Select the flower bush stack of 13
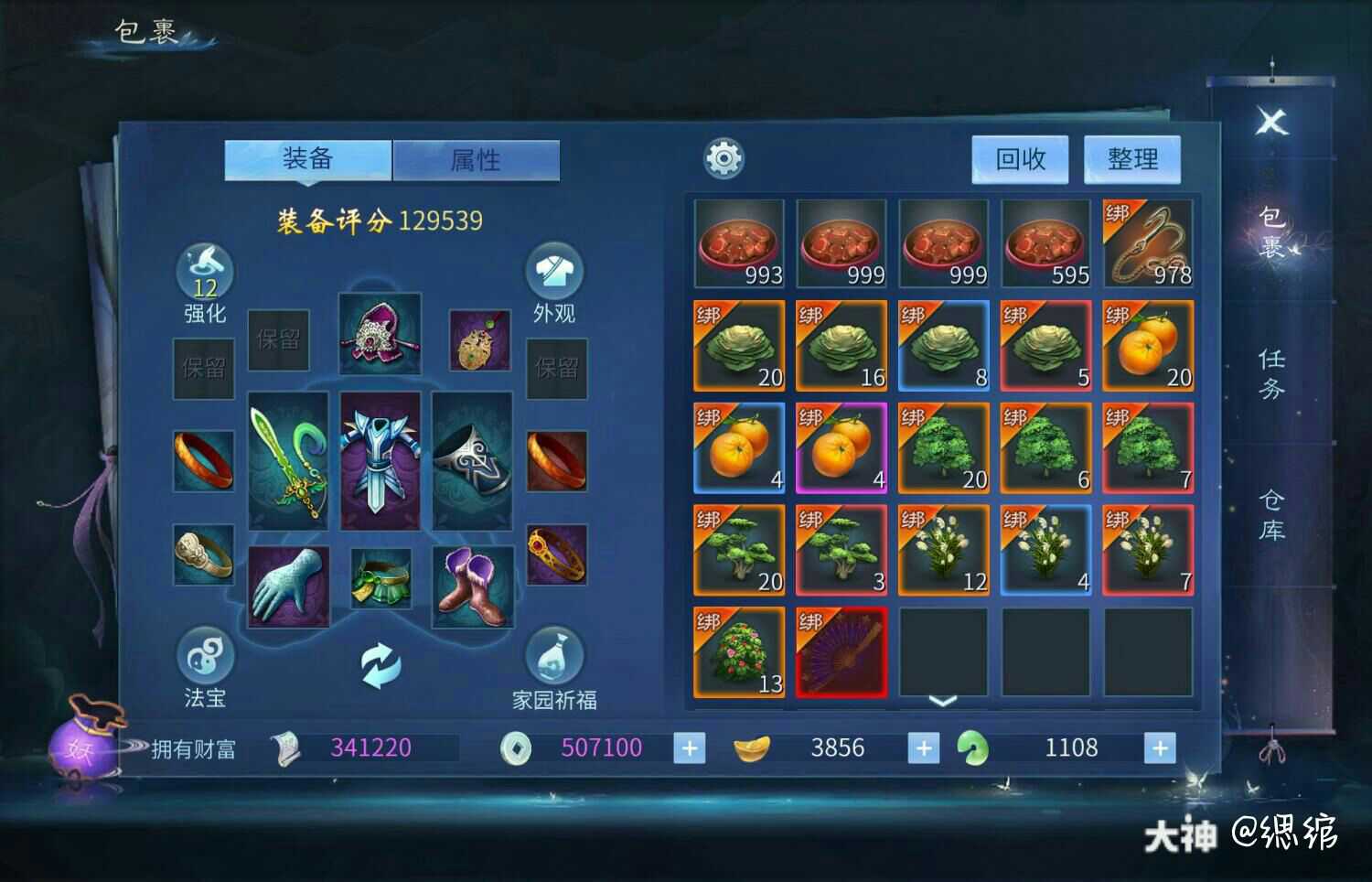 pos(739,651)
